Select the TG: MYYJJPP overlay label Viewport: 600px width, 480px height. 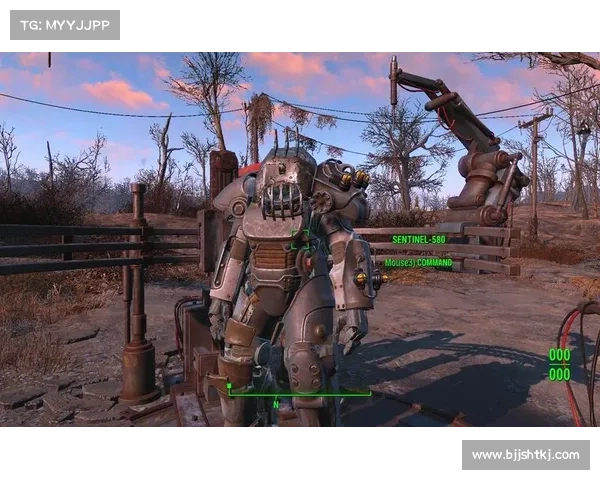point(64,24)
